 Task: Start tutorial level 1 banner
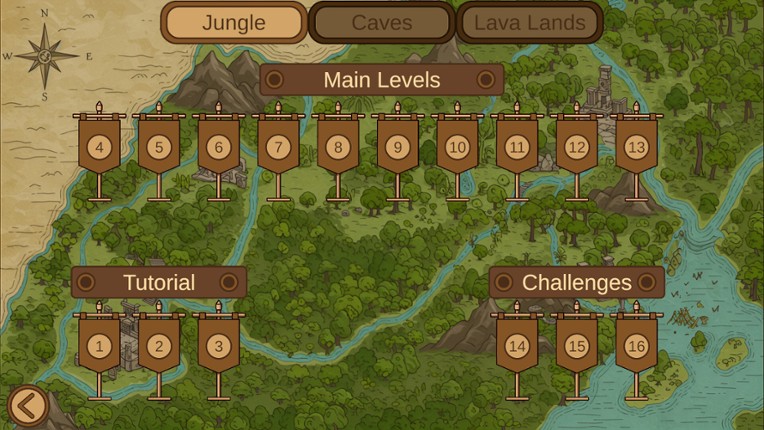[x=99, y=346]
